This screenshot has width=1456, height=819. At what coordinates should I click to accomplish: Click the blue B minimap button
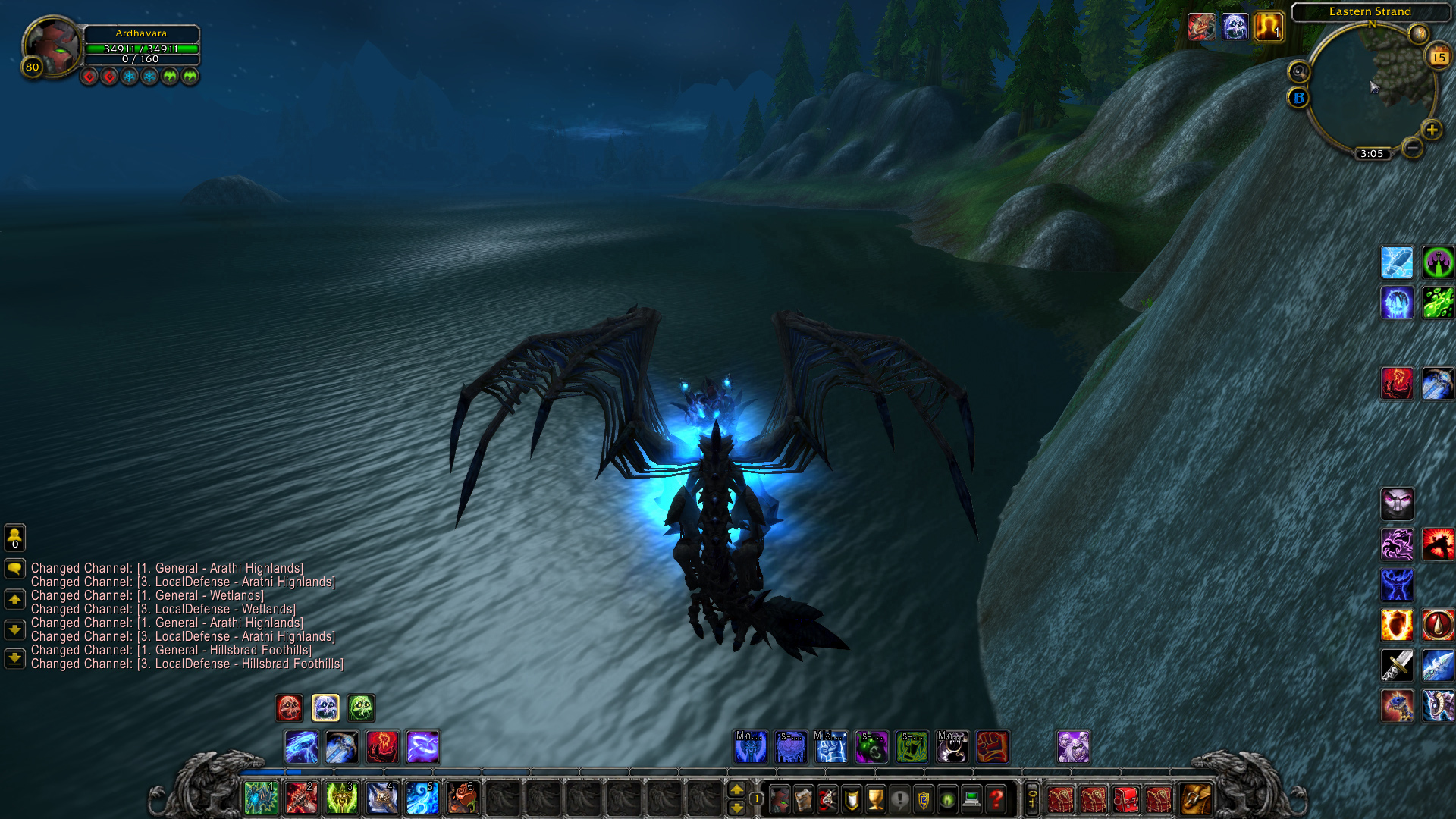(1298, 98)
